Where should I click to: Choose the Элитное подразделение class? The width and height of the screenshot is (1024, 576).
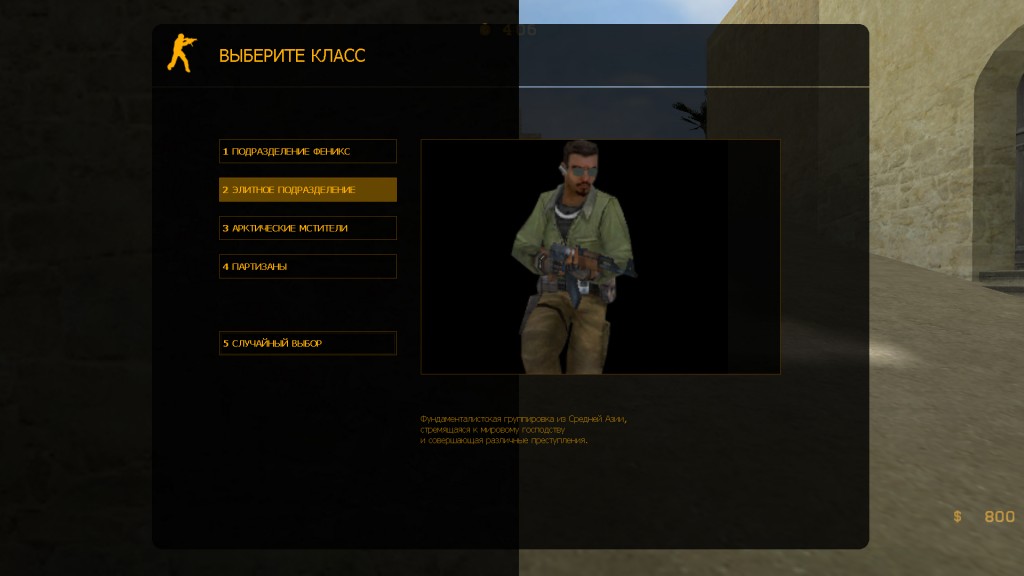tap(308, 190)
